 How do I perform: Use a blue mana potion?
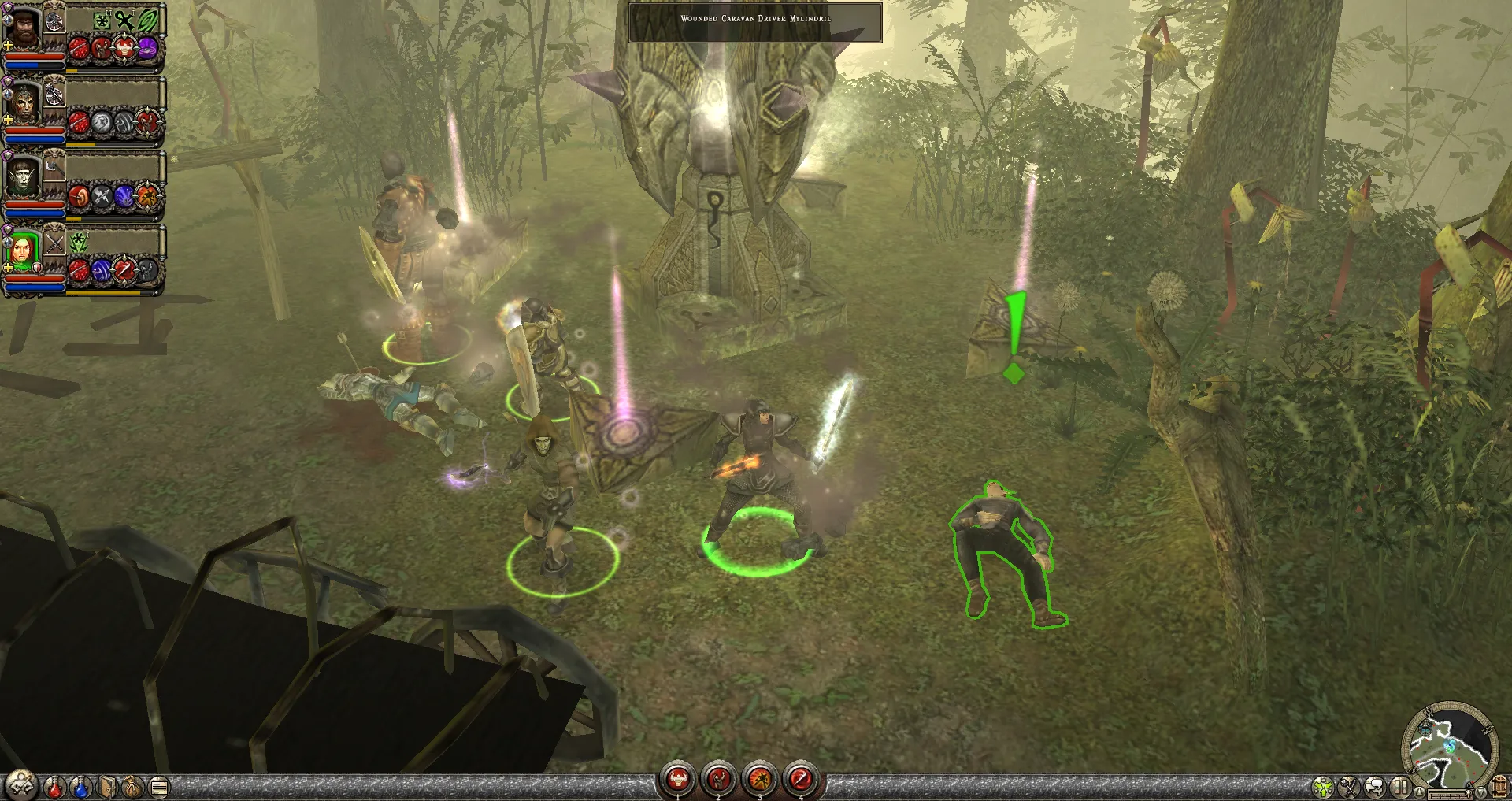pos(80,786)
